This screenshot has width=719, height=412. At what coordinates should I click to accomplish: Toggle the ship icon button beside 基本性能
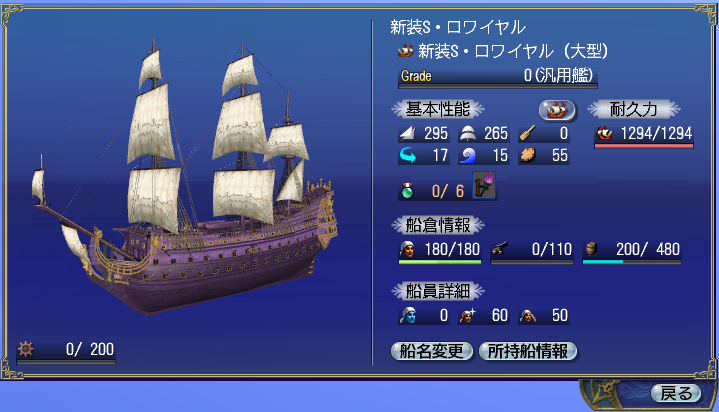click(x=558, y=109)
